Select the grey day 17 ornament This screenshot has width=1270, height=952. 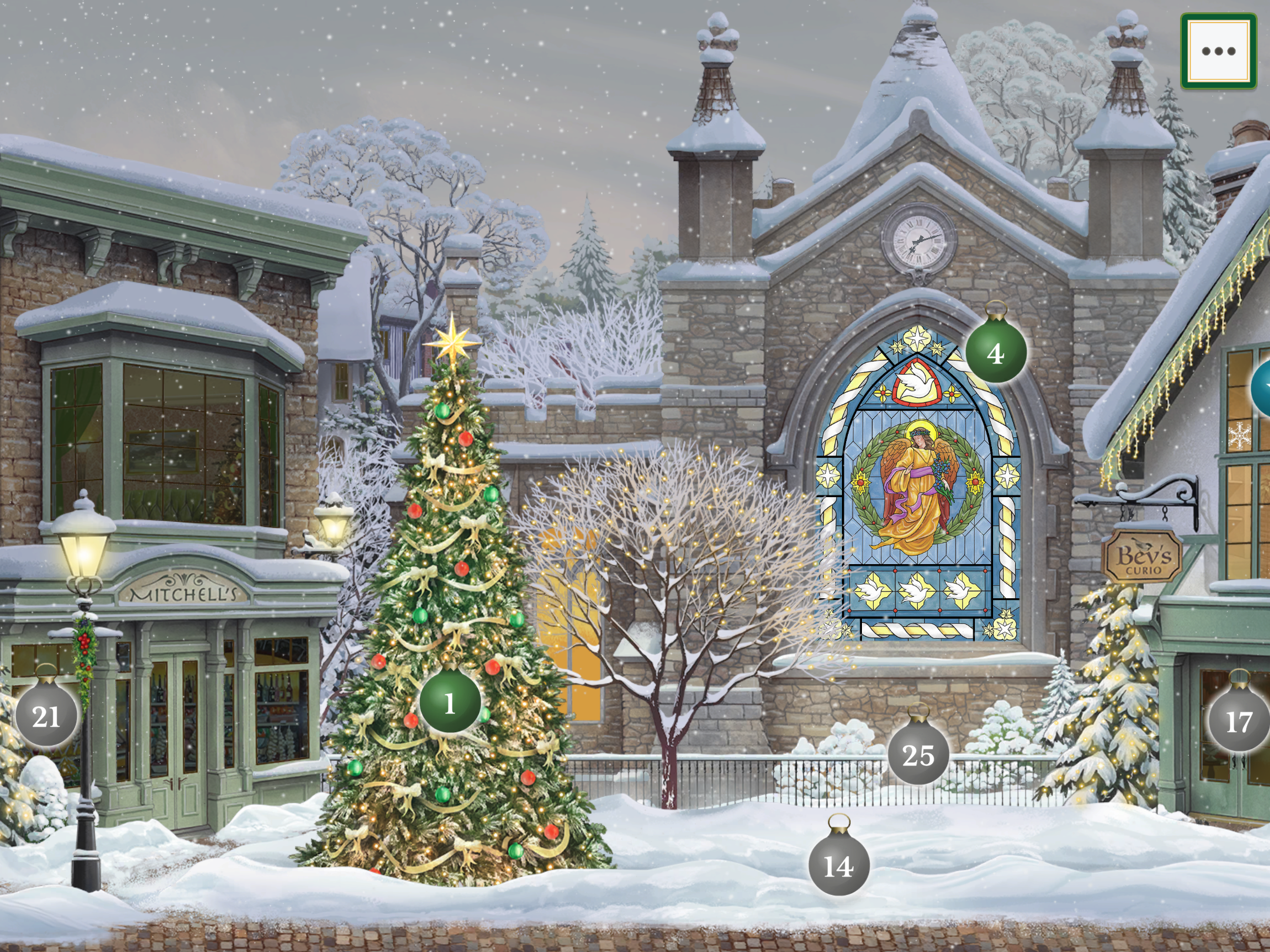point(1238,721)
